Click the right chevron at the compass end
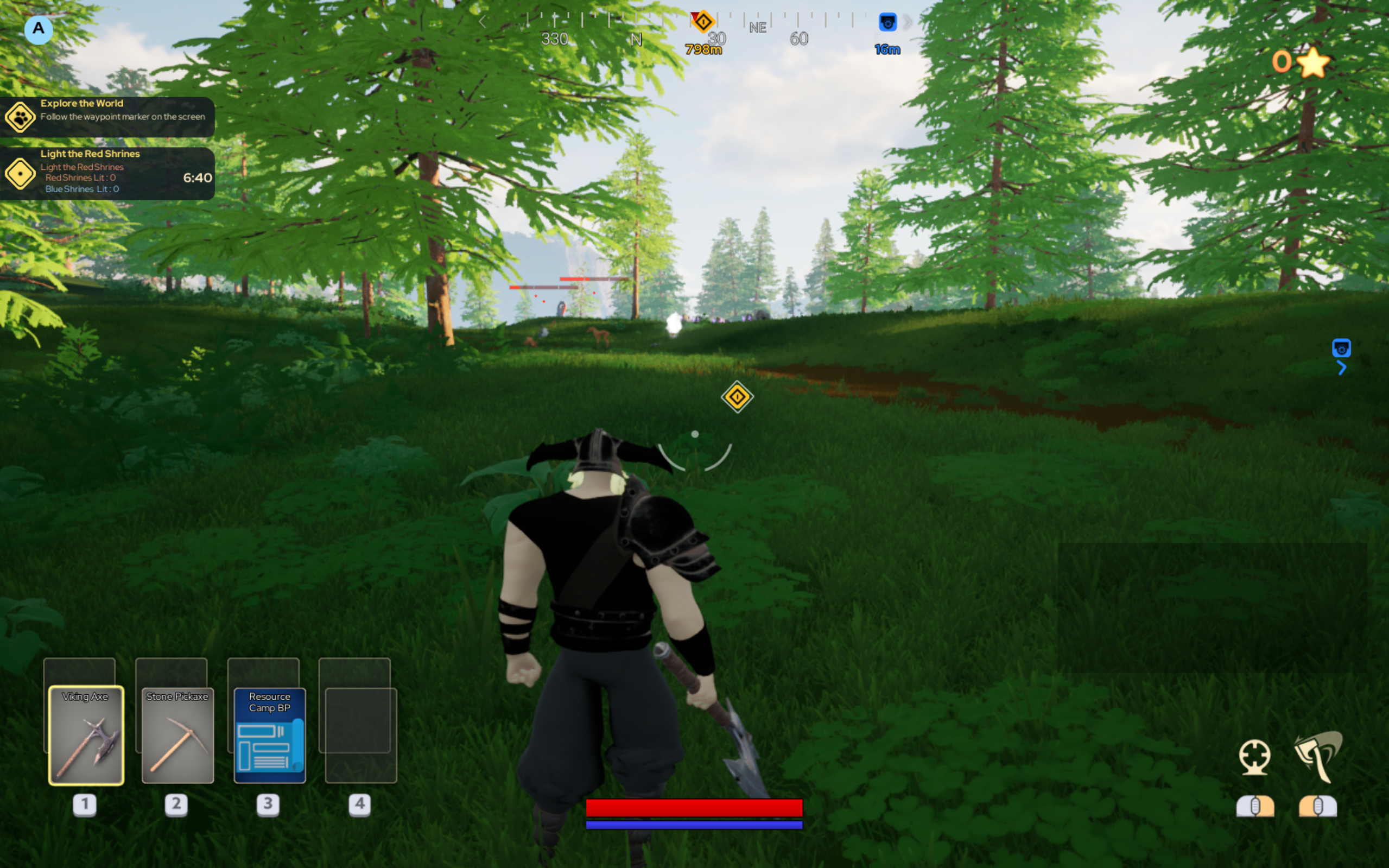This screenshot has width=1389, height=868. (908, 22)
